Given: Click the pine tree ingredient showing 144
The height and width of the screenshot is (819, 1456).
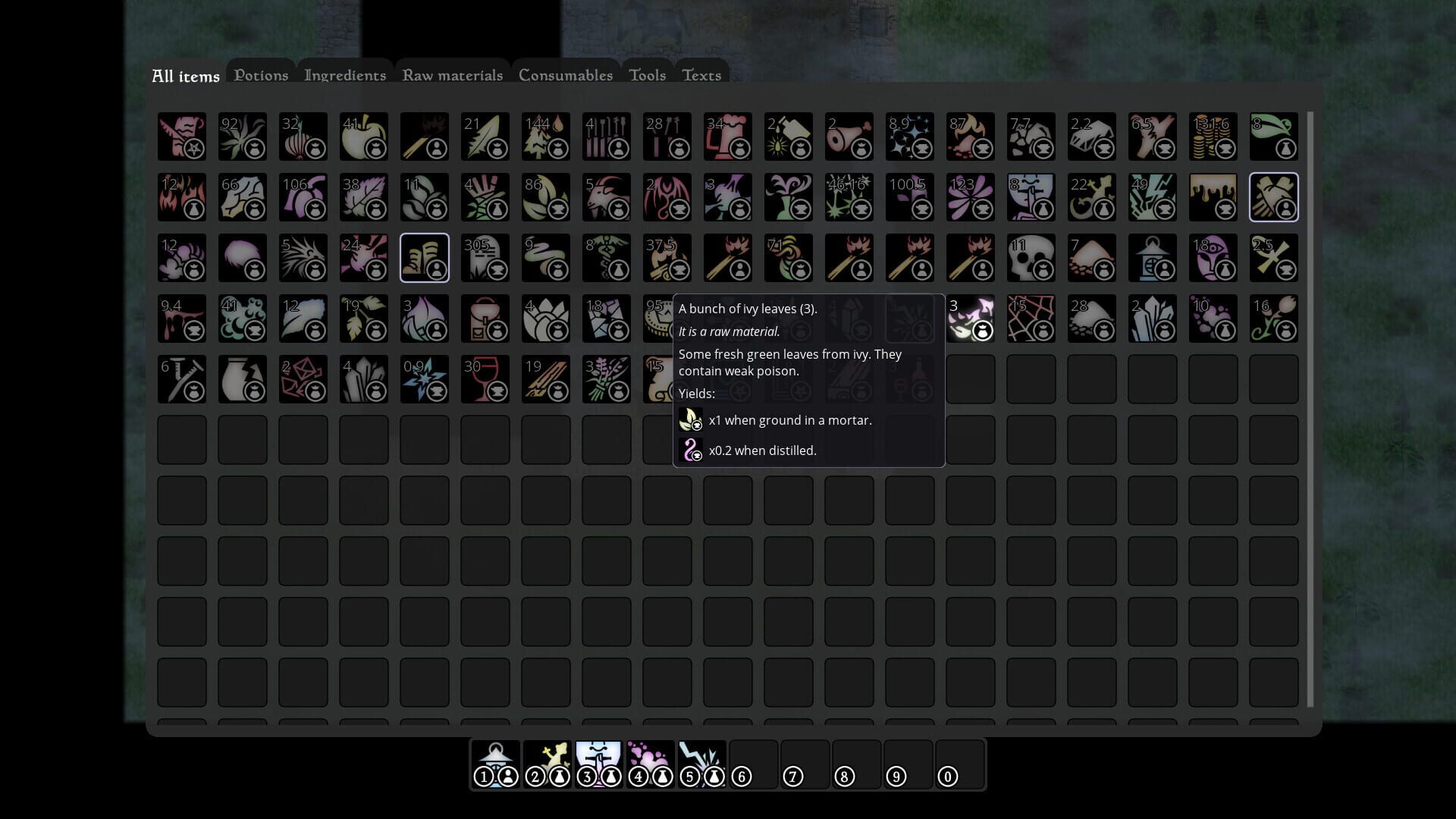Looking at the screenshot, I should click(546, 136).
